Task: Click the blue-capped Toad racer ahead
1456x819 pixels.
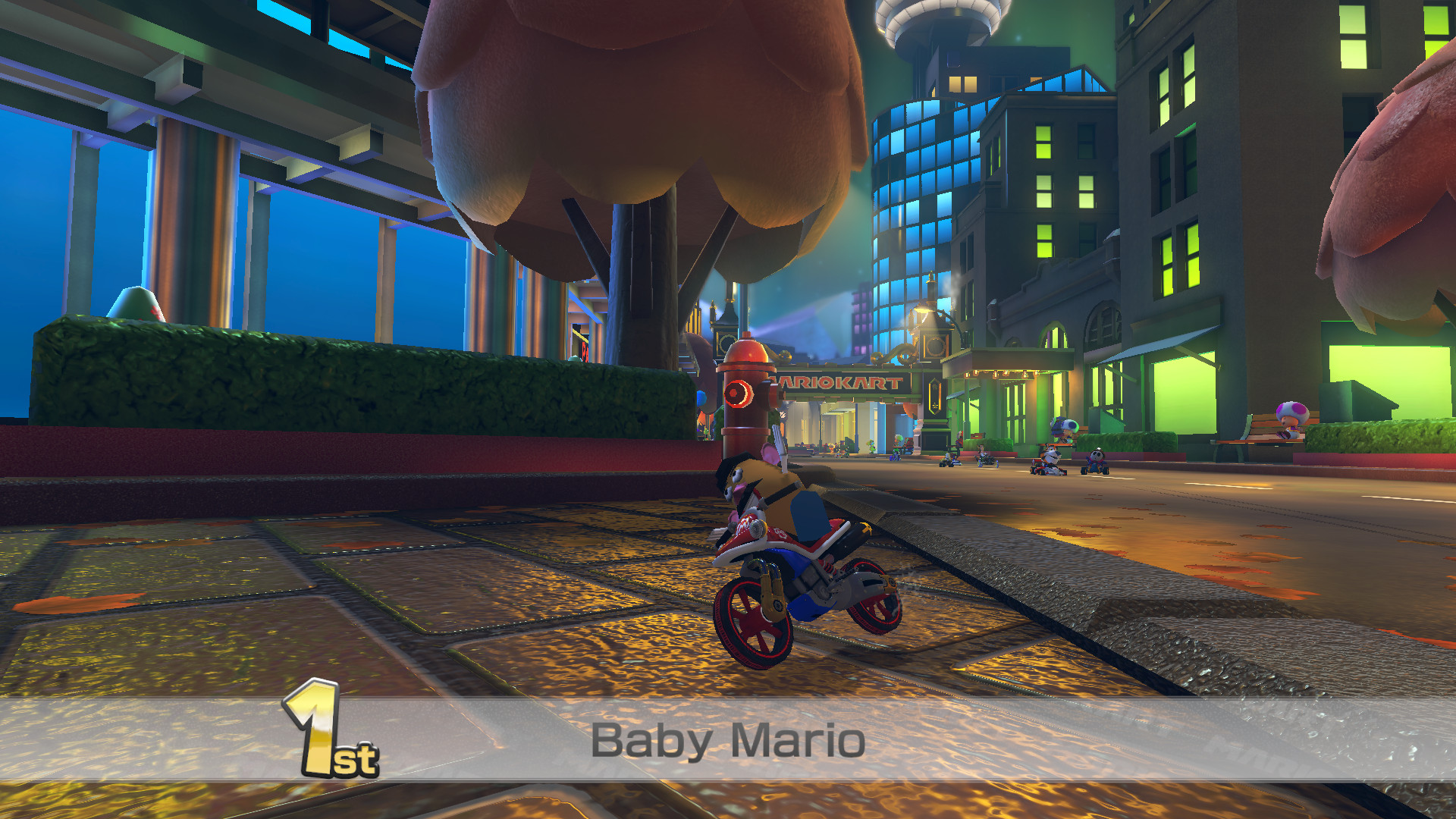Action: pyautogui.click(x=1066, y=425)
